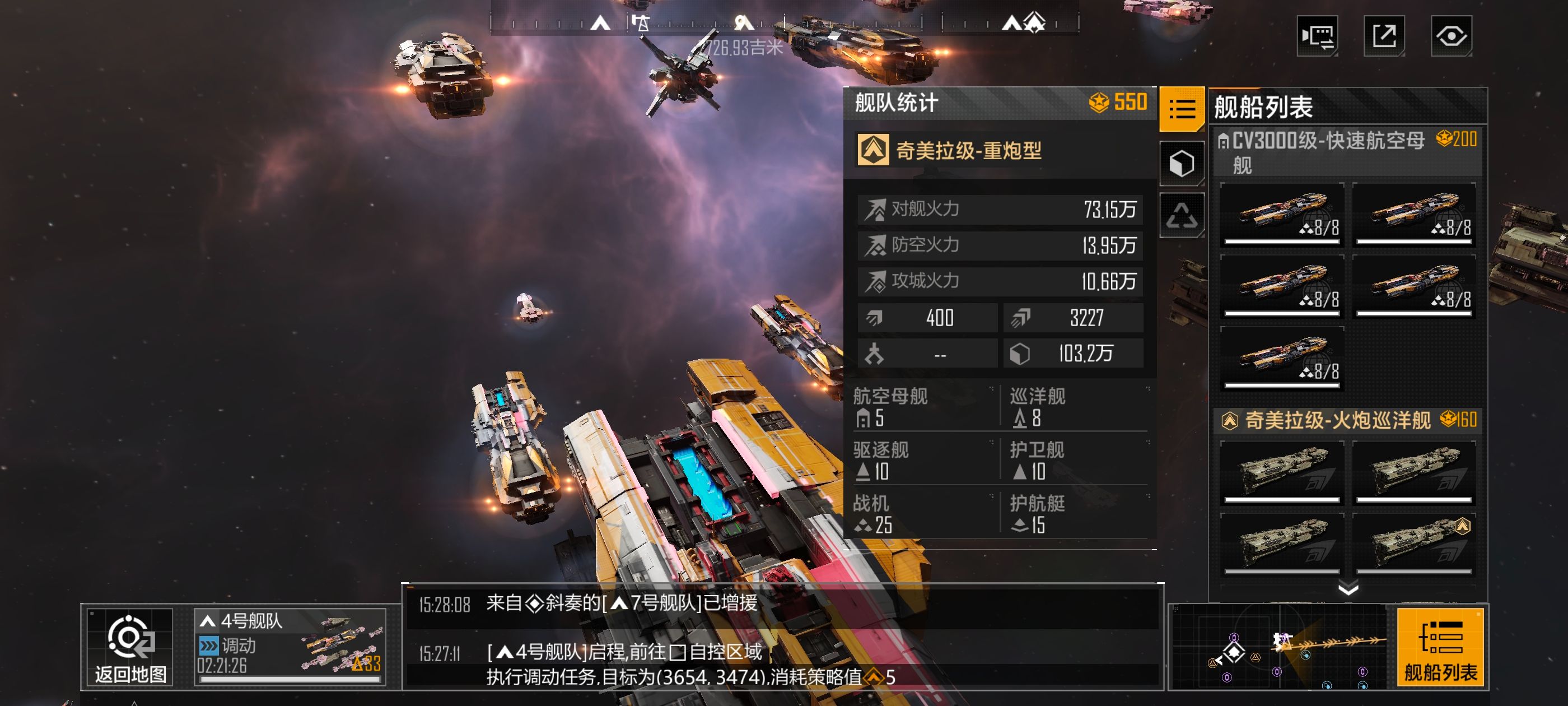This screenshot has width=1568, height=706.
Task: Click the share/external link icon at top right
Action: (1385, 36)
